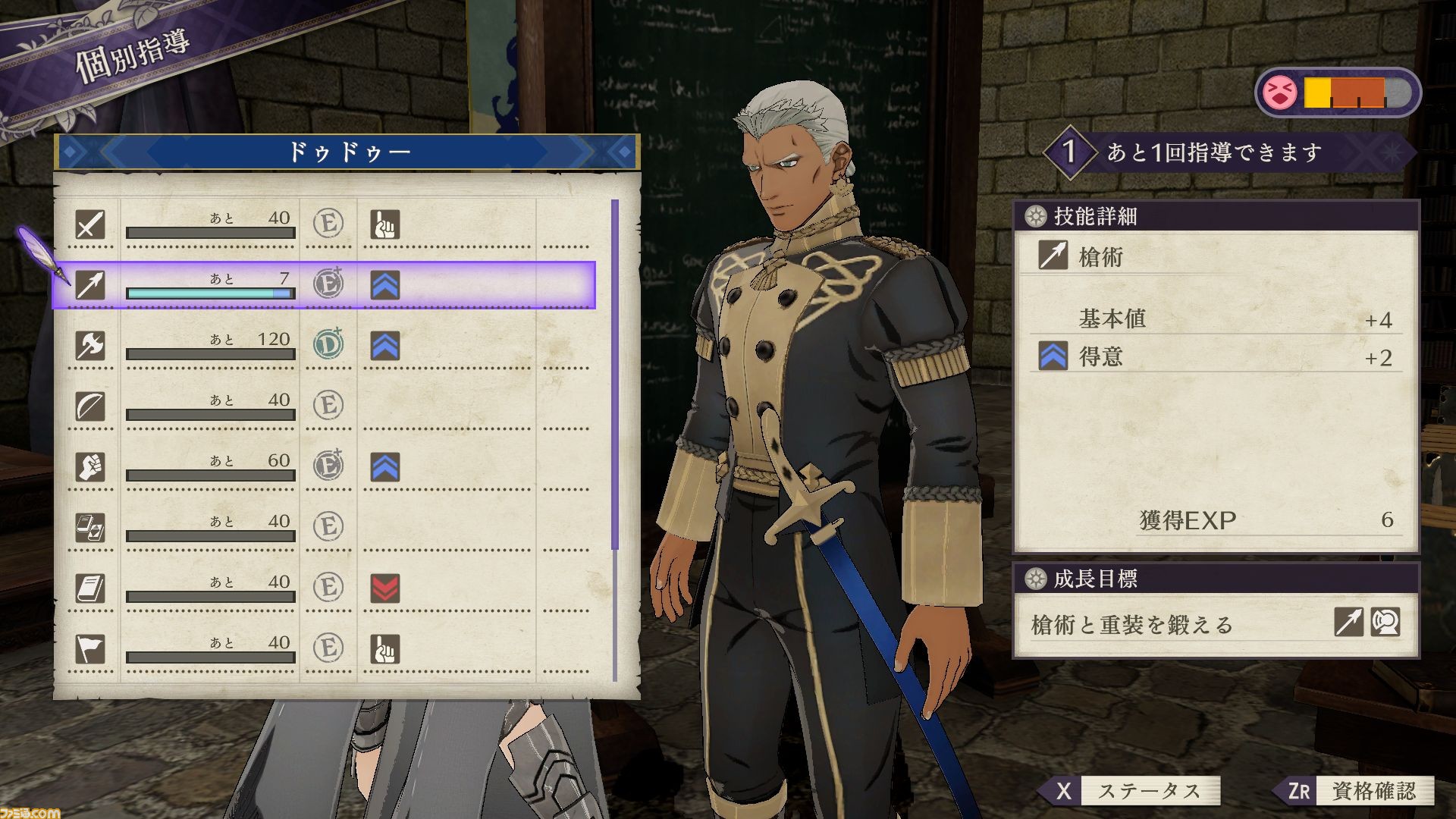The image size is (1456, 819).
Task: Select the bow skill icon
Action: pyautogui.click(x=89, y=406)
